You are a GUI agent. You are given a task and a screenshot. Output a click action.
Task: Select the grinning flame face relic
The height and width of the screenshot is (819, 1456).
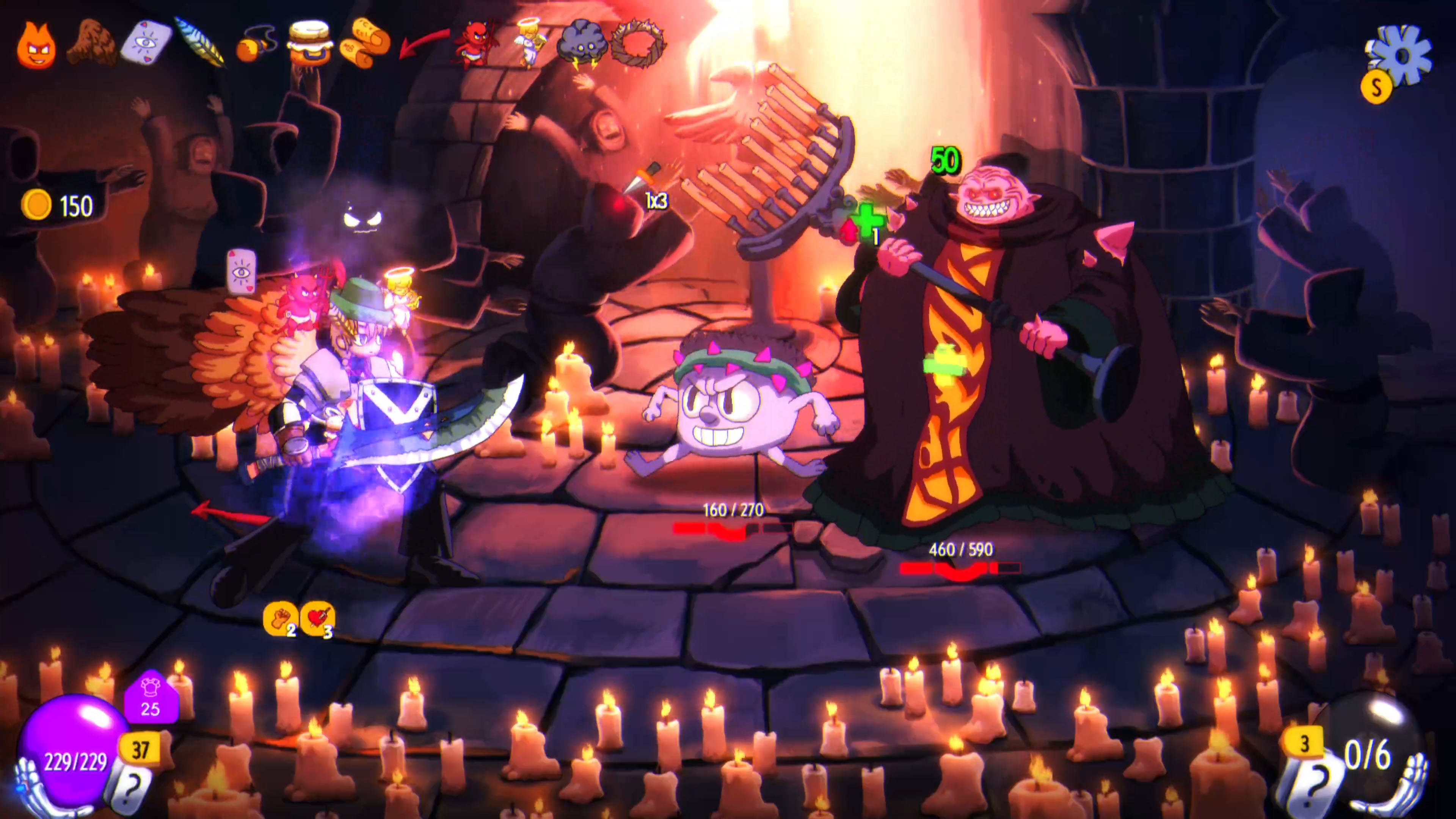[37, 45]
